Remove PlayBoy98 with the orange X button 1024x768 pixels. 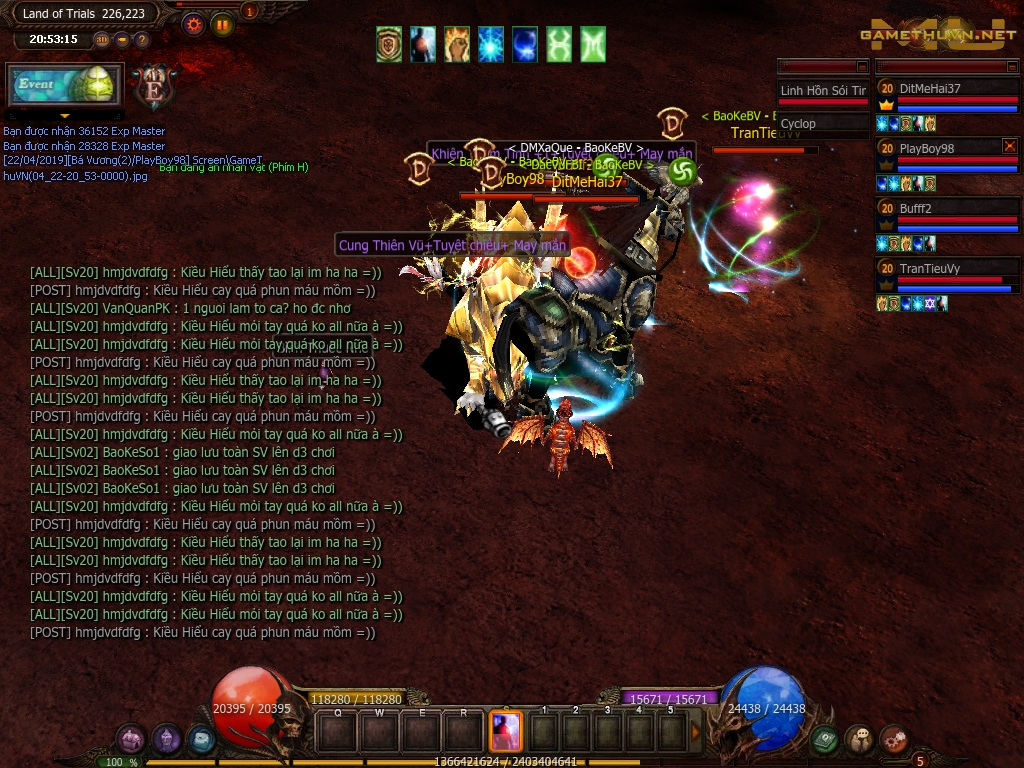click(1009, 146)
